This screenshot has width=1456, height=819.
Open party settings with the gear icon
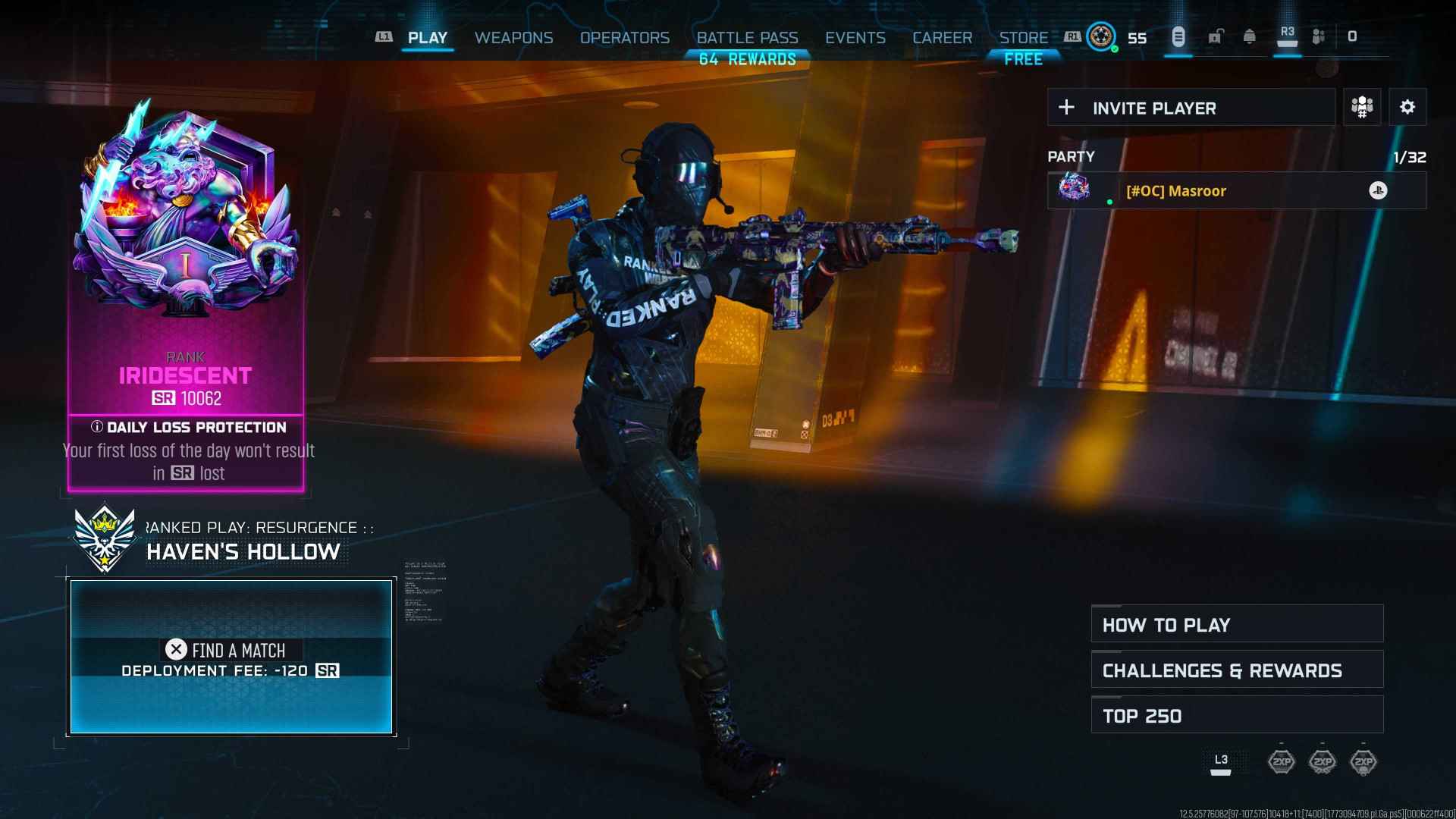[1408, 107]
